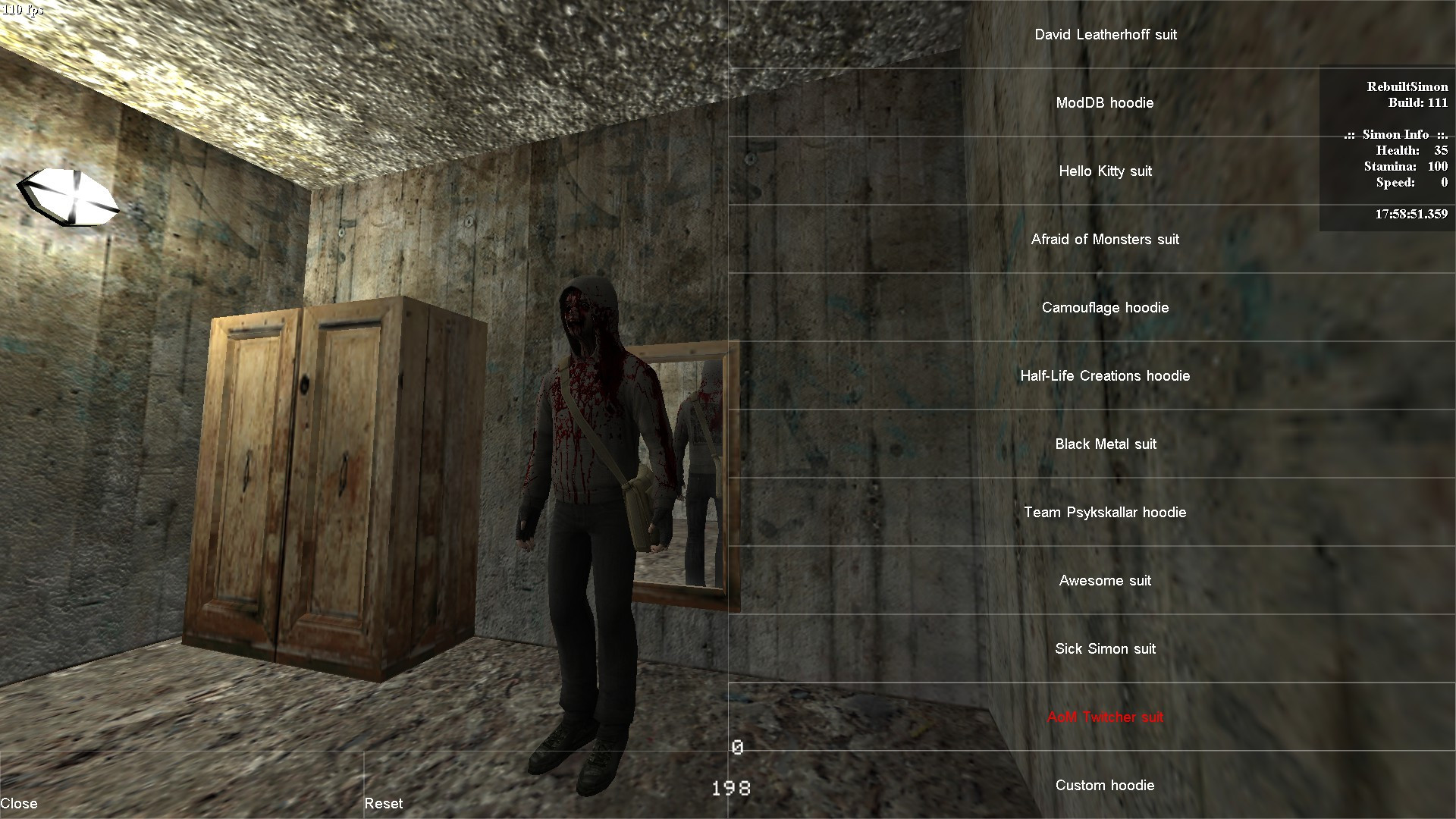Click the 198 counter value
Image resolution: width=1456 pixels, height=819 pixels.
click(x=730, y=788)
